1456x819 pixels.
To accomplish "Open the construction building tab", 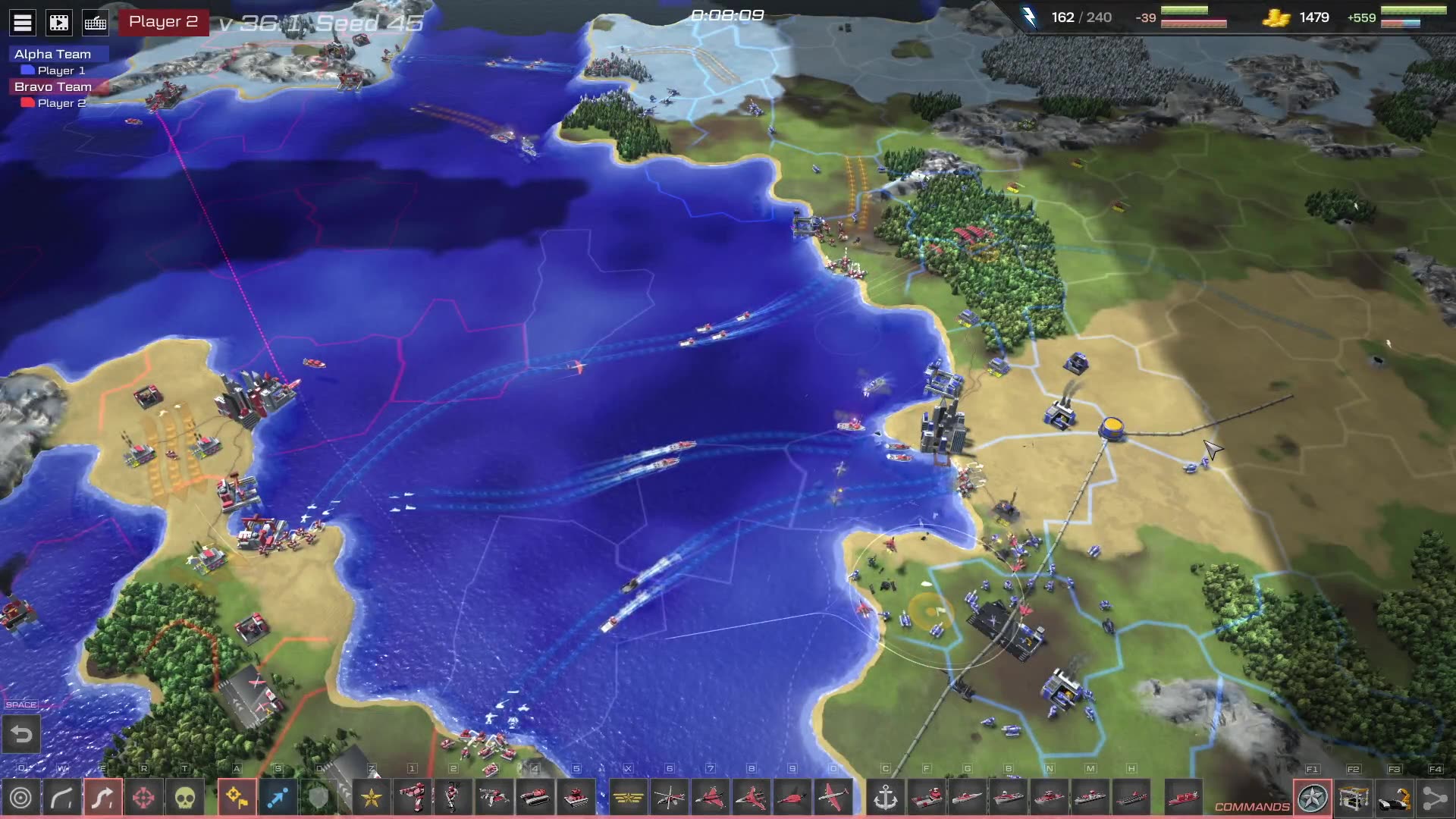I will point(1354,798).
